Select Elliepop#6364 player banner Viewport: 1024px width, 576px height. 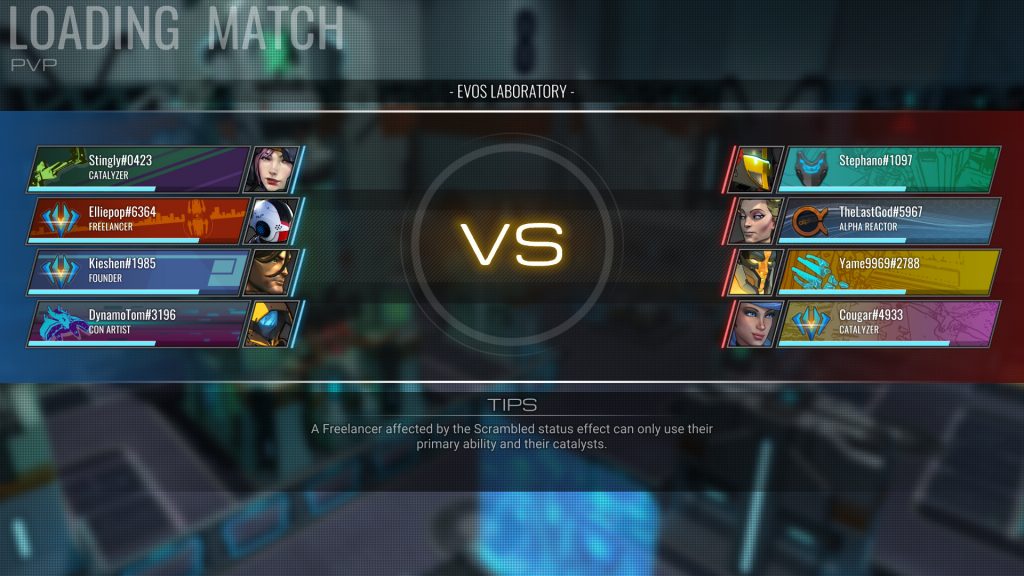pyautogui.click(x=140, y=221)
